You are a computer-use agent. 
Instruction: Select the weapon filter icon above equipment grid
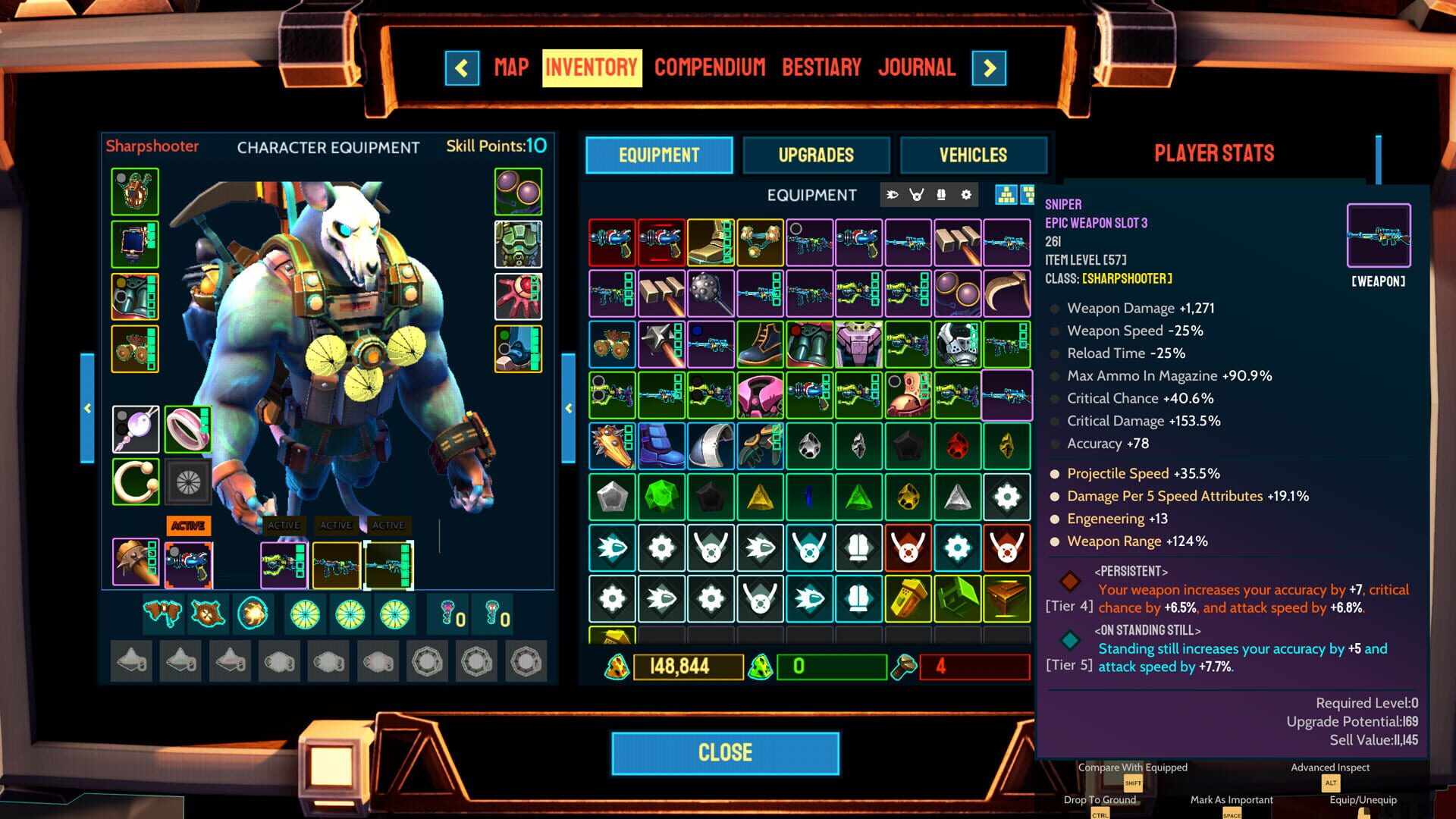click(x=893, y=195)
